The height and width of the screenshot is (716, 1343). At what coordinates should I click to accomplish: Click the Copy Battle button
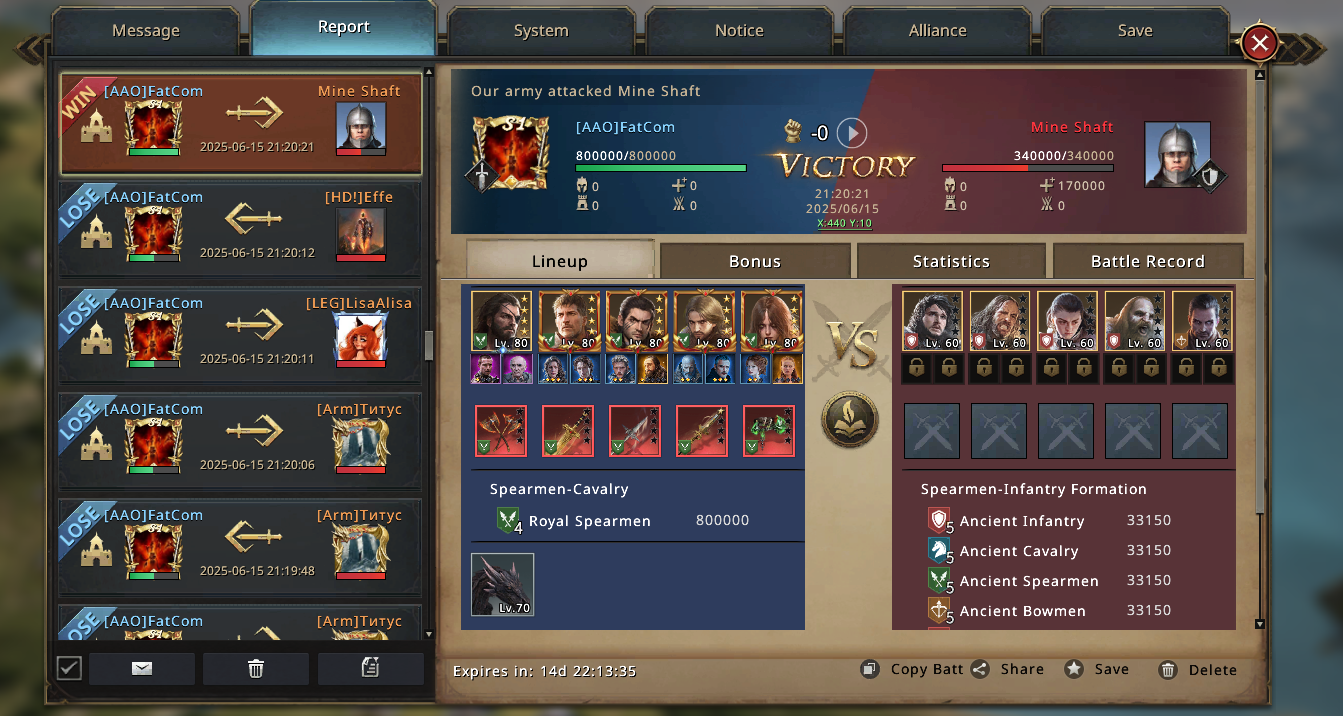click(x=915, y=670)
